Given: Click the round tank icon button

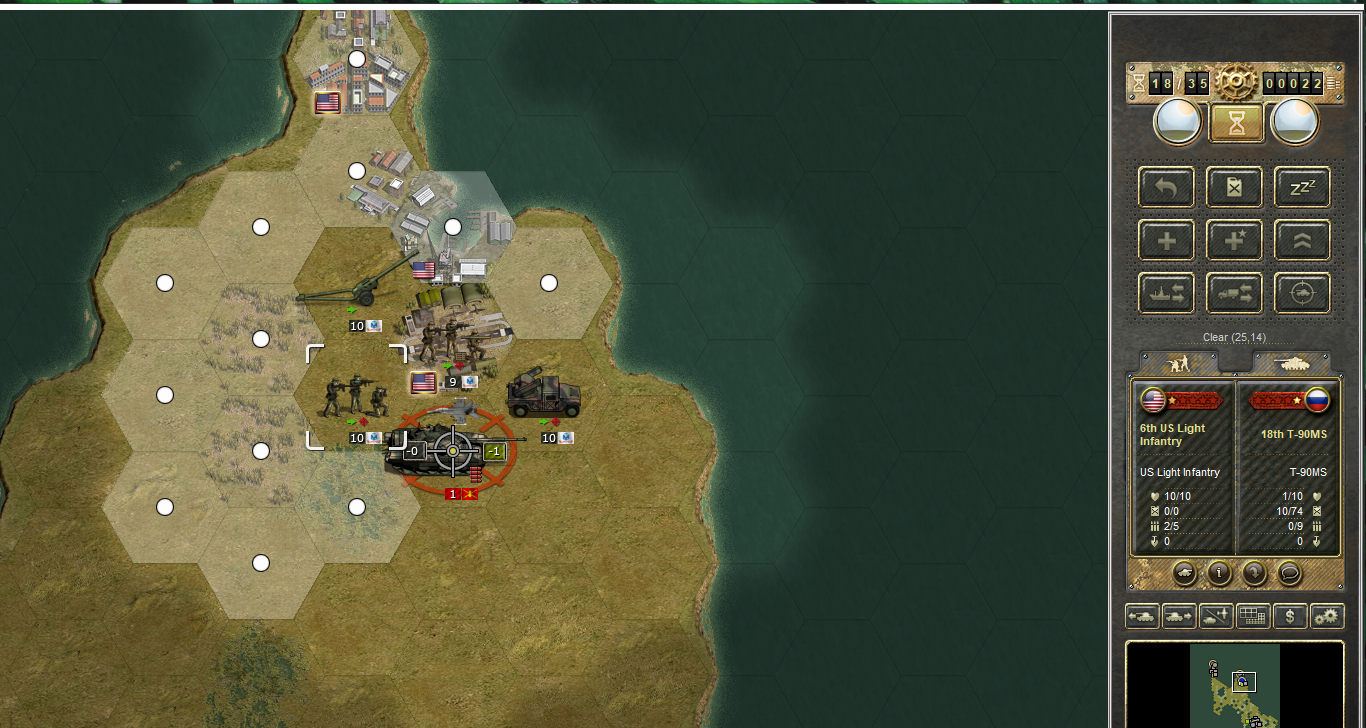Looking at the screenshot, I should click(x=1184, y=573).
